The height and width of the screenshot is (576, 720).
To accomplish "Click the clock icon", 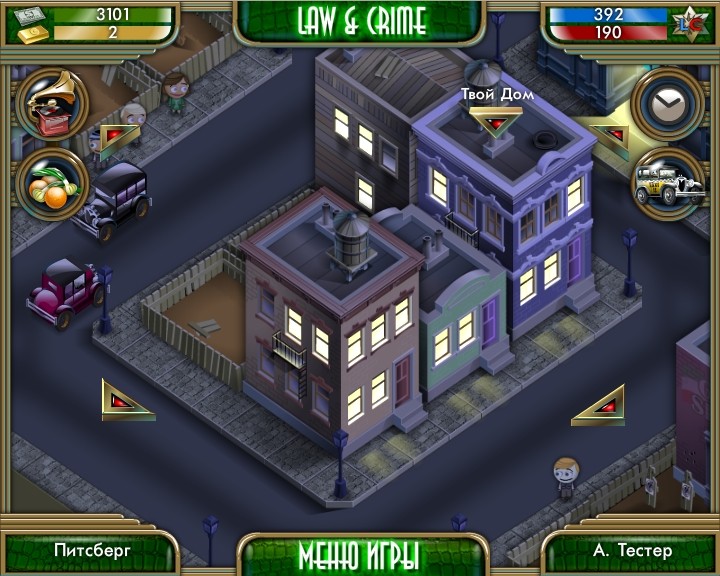I will pos(667,104).
